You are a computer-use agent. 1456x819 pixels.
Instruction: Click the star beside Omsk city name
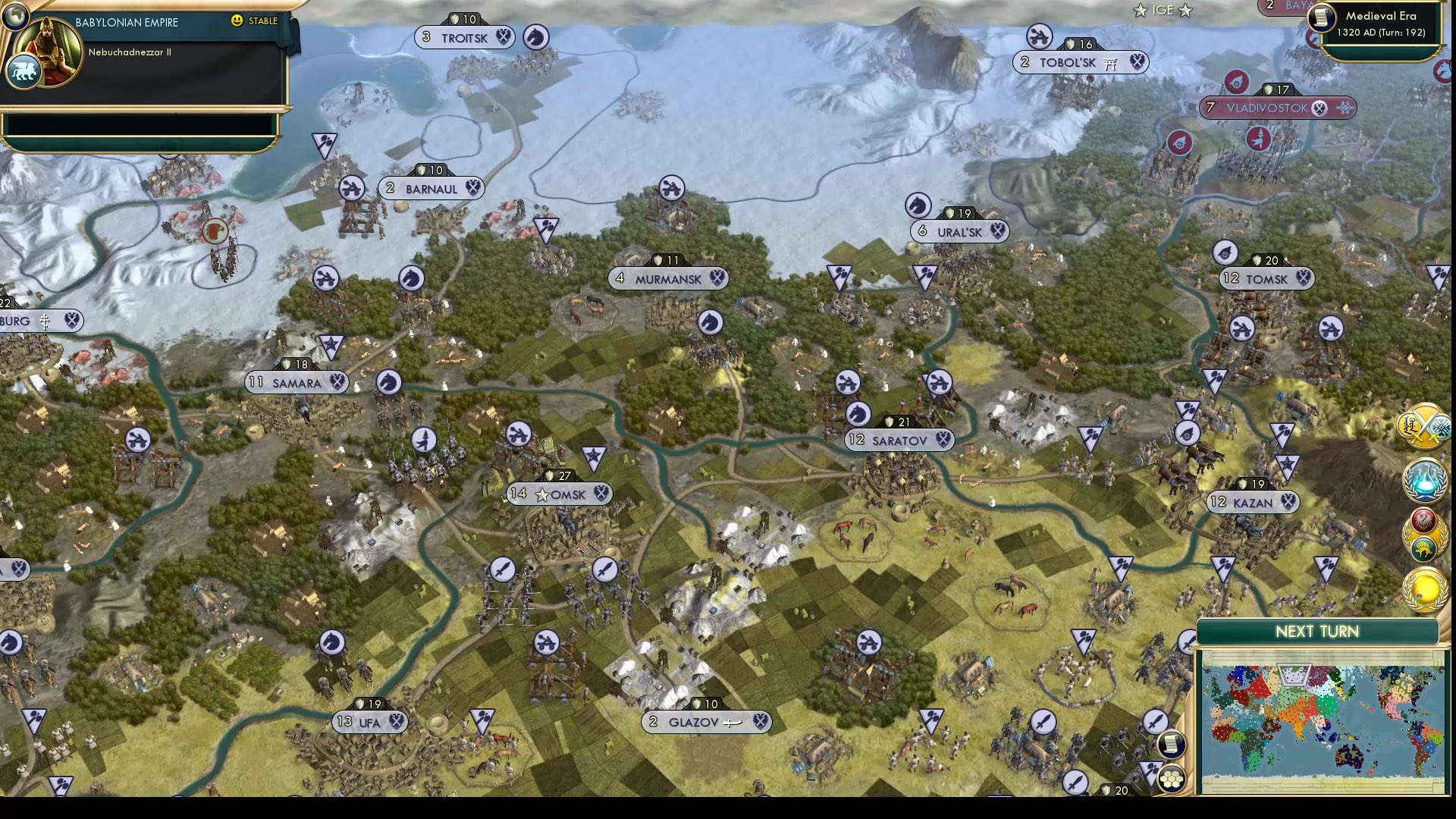point(543,494)
